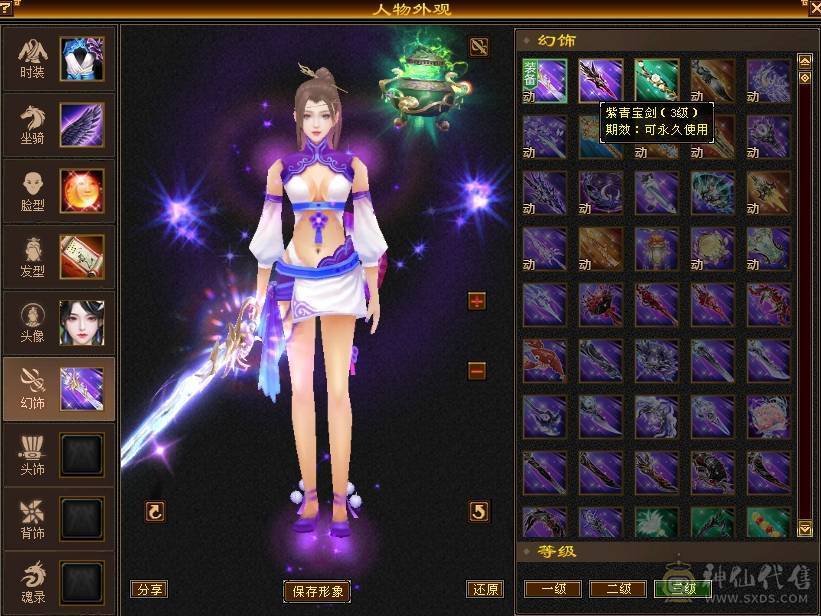This screenshot has width=821, height=616.
Task: Switch to the 背饰 (back ornament) category
Action: 58,517
